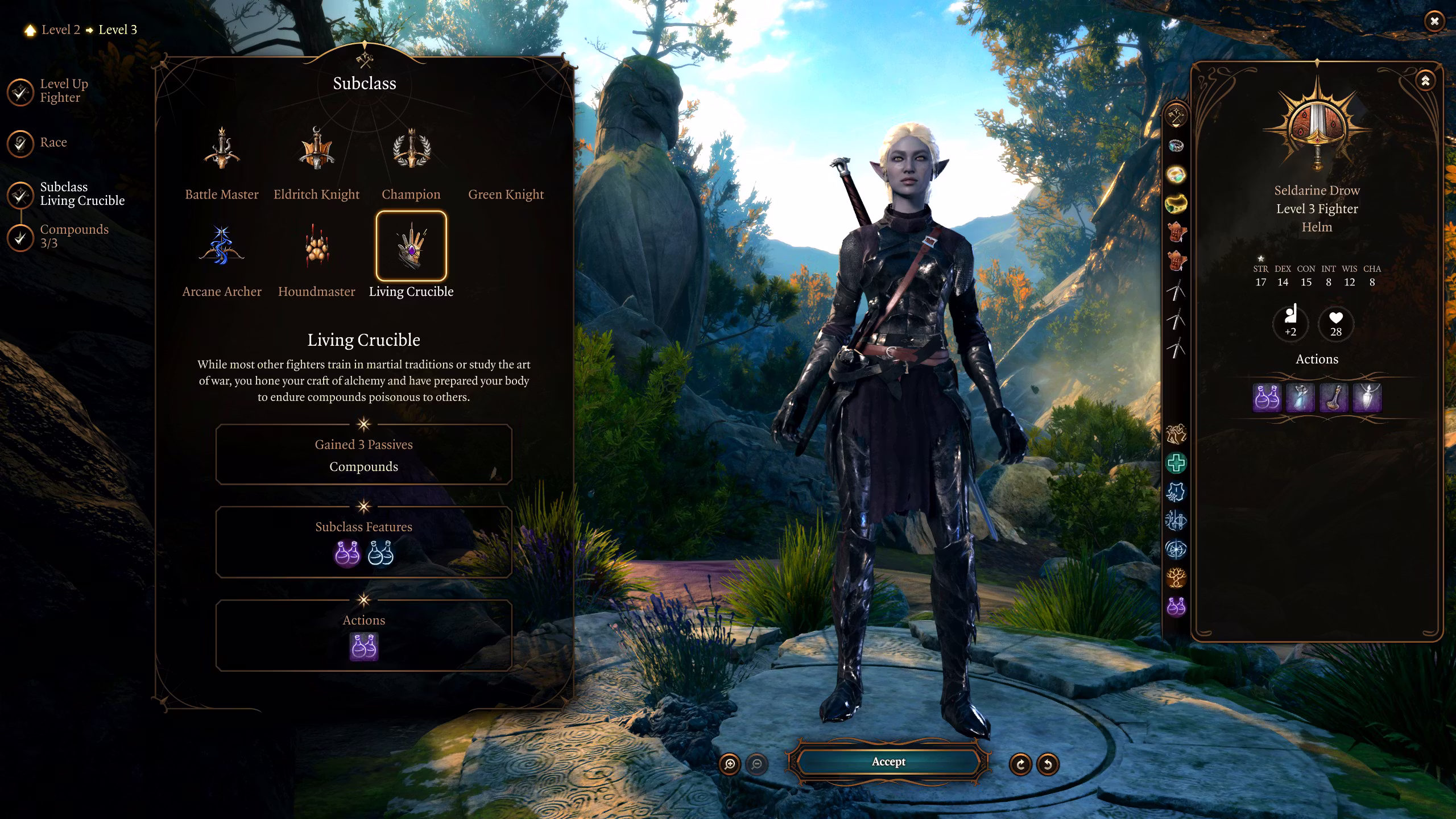The height and width of the screenshot is (819, 1456).
Task: Open the Gained 3 Passives Compounds box
Action: [364, 455]
